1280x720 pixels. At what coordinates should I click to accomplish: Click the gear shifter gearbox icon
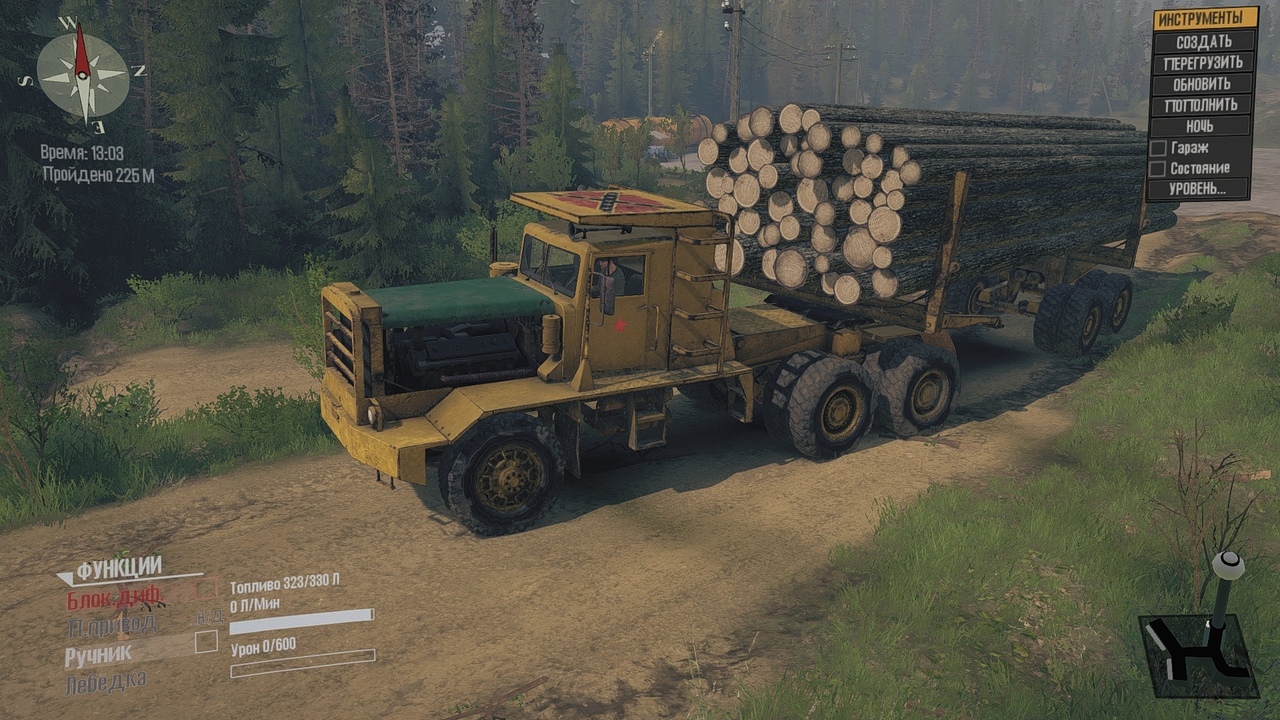click(1200, 640)
